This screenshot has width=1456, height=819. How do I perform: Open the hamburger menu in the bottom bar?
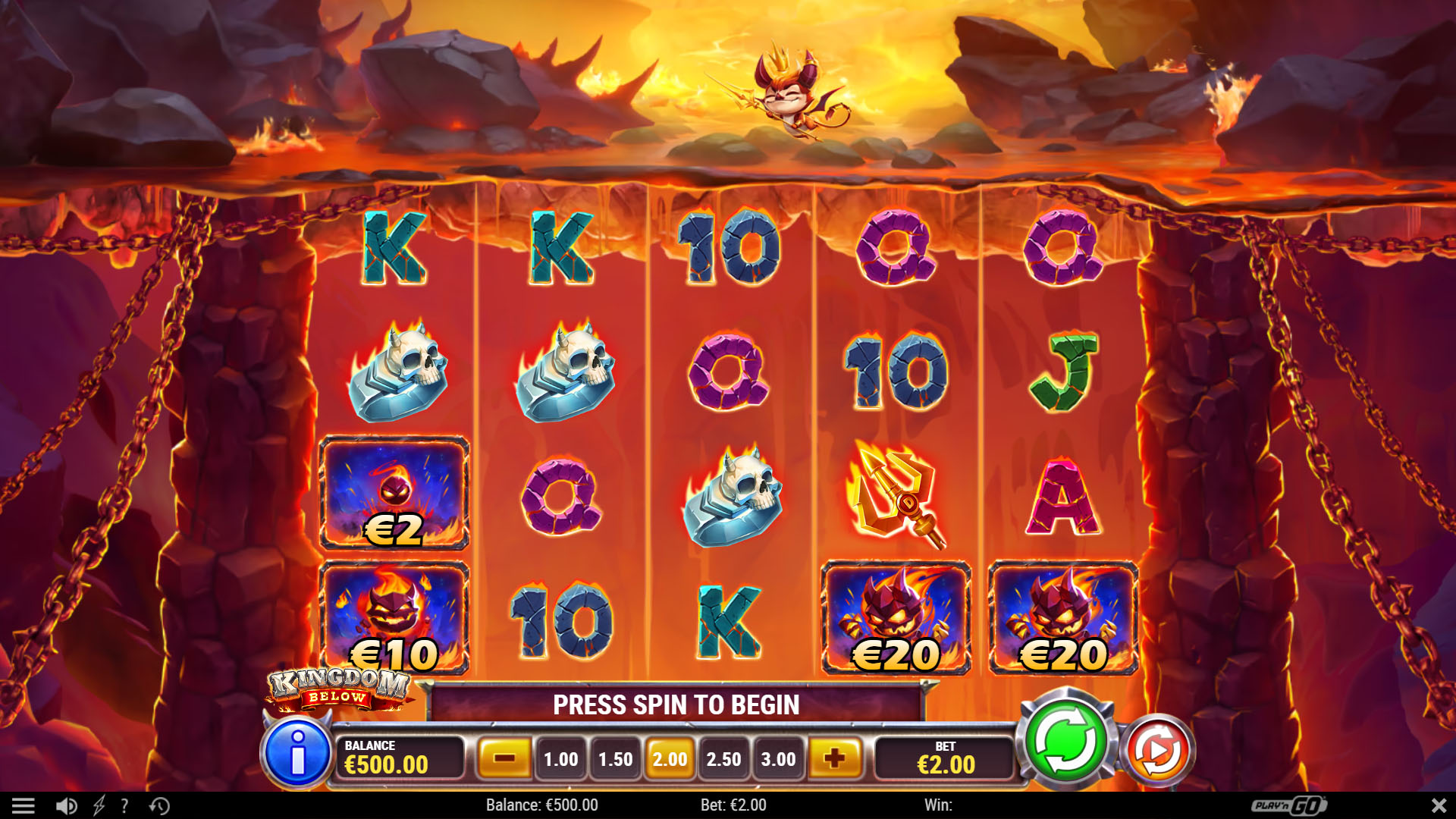click(x=25, y=805)
